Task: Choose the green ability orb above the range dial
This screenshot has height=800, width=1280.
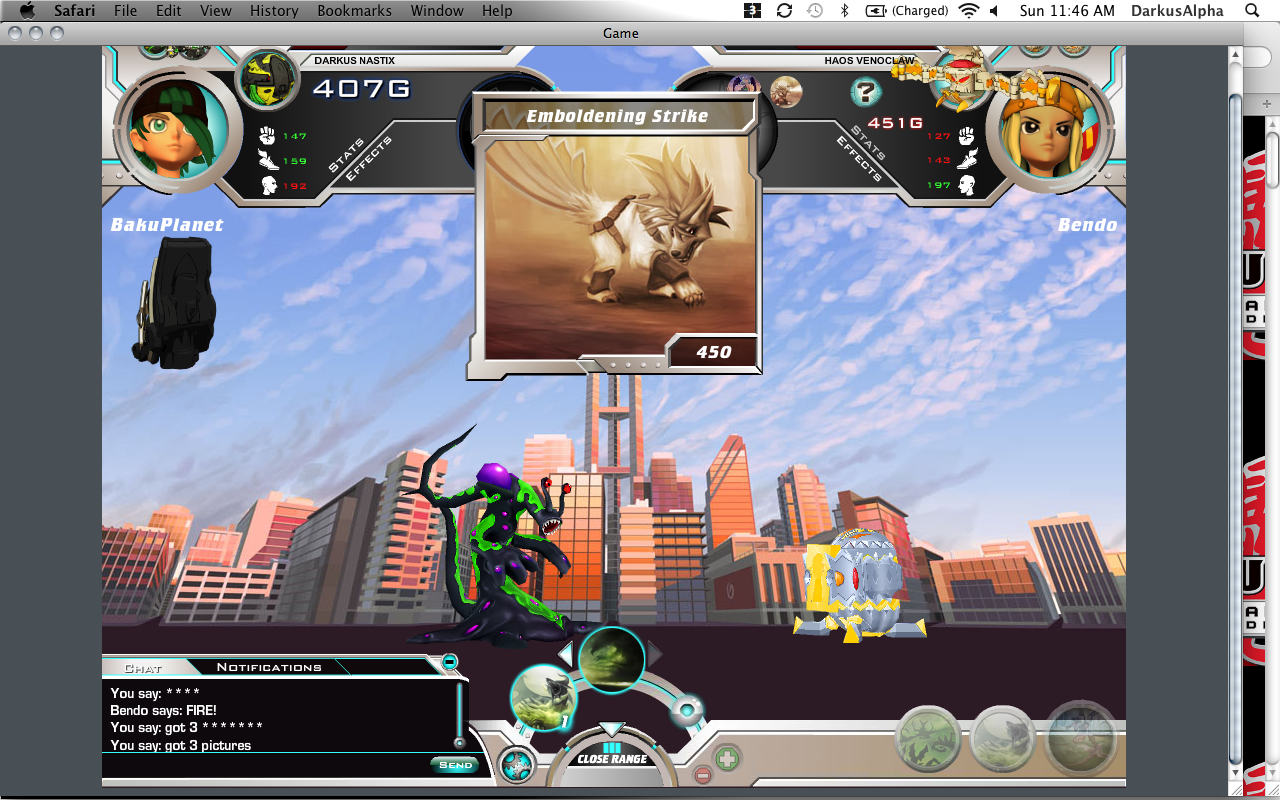Action: 611,659
